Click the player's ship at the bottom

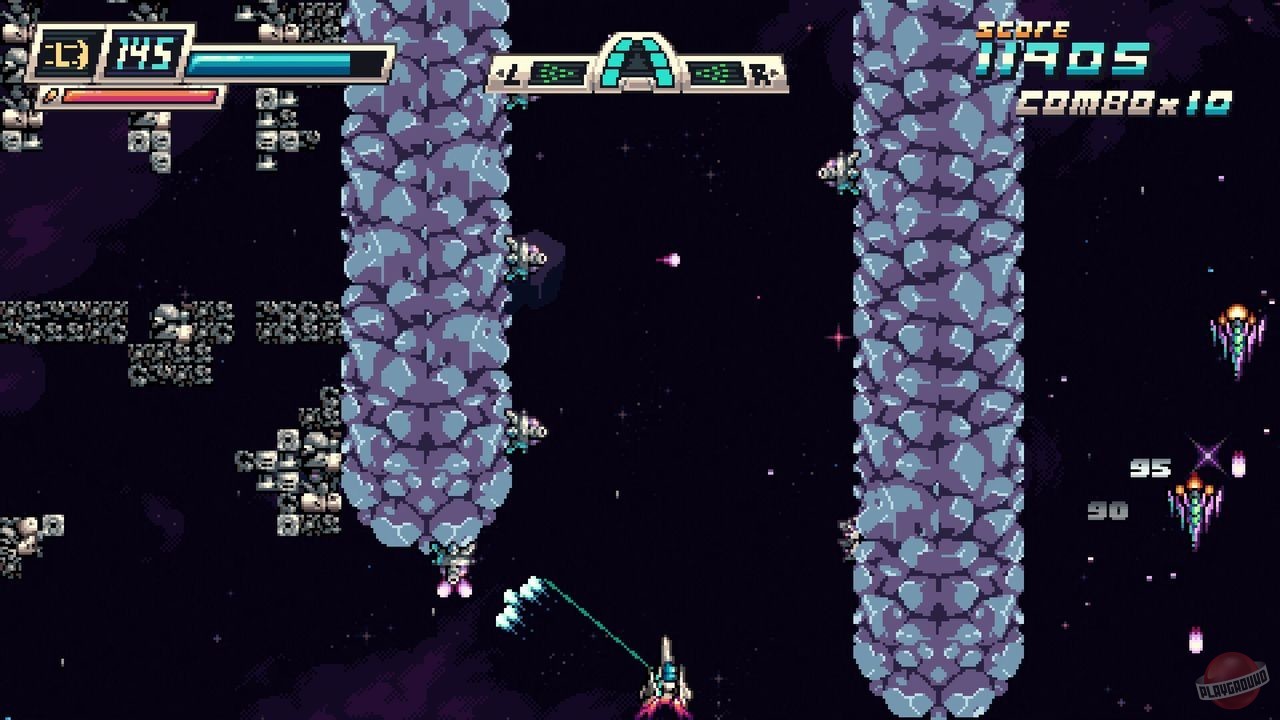pos(665,681)
